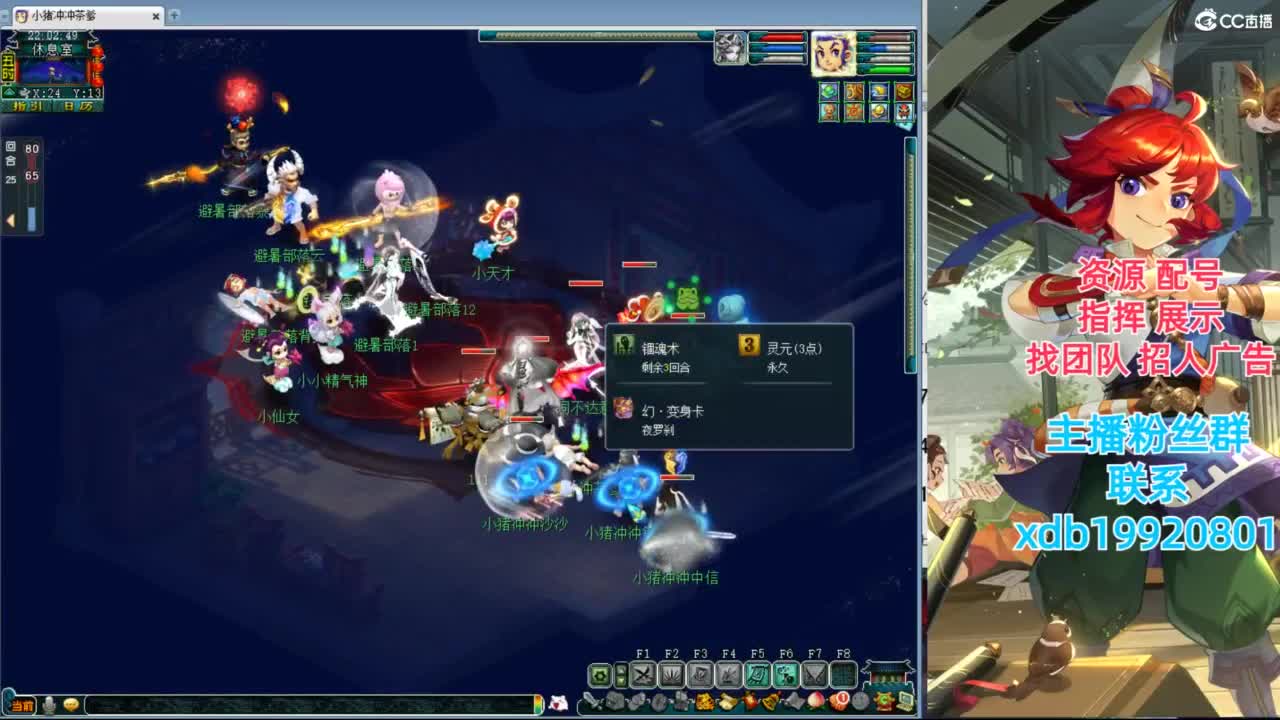Toggle the emoji panel beside the chat input
The width and height of the screenshot is (1280, 720).
pyautogui.click(x=71, y=706)
